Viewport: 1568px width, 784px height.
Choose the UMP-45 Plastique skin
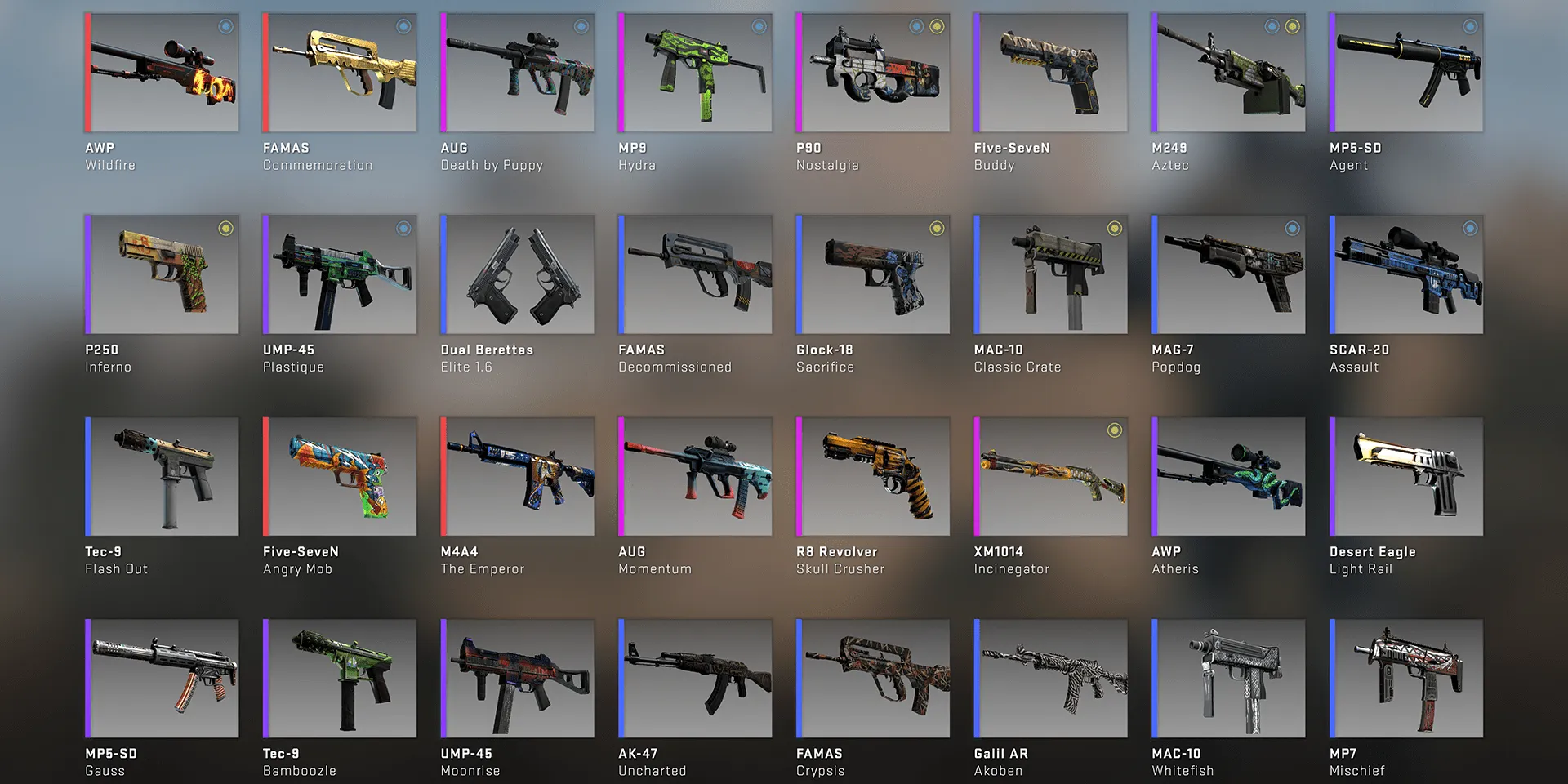340,274
